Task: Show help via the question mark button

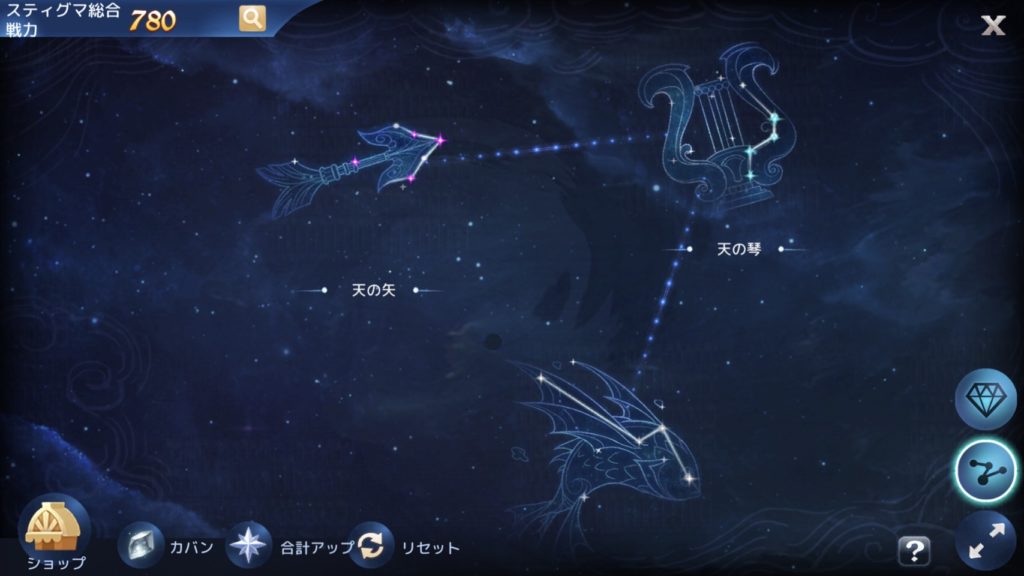Action: pyautogui.click(x=913, y=549)
